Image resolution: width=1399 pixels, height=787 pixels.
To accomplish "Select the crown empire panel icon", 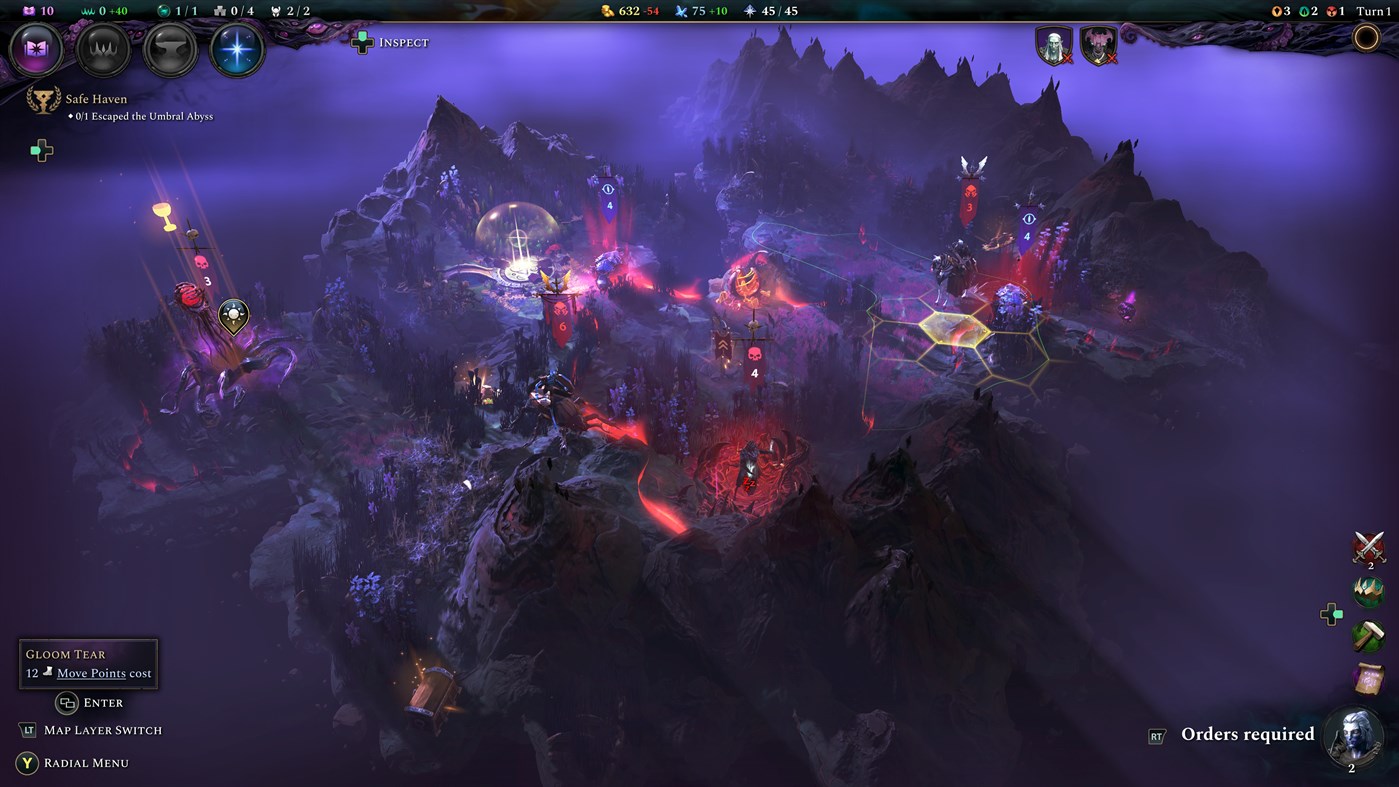I will pyautogui.click(x=103, y=49).
